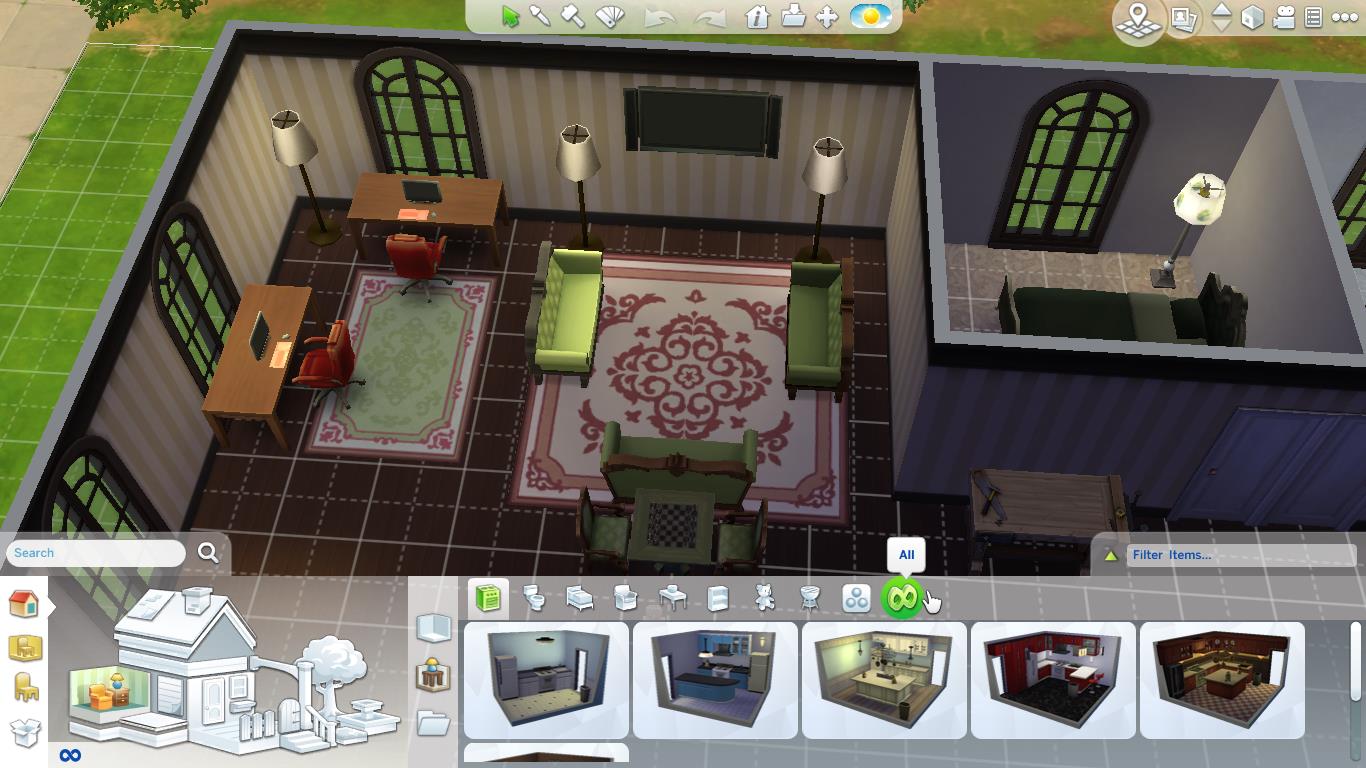Screen dimensions: 1366x768
Task: Open the Plumbing category toilet icon
Action: pos(535,600)
